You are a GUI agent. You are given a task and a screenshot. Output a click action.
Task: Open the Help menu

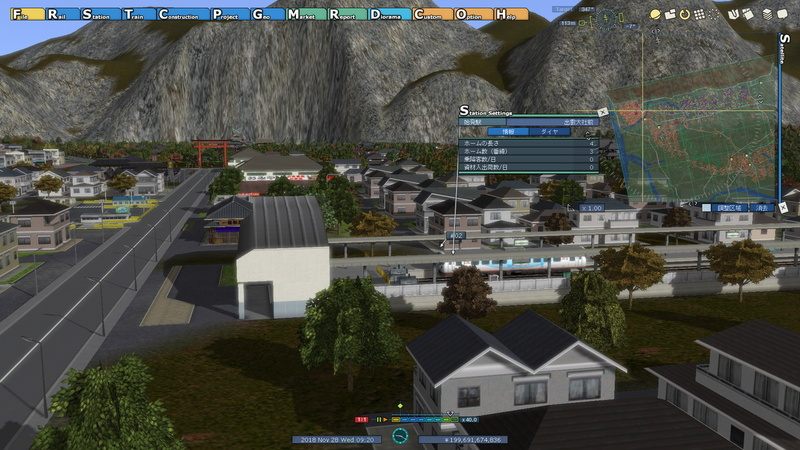click(513, 15)
